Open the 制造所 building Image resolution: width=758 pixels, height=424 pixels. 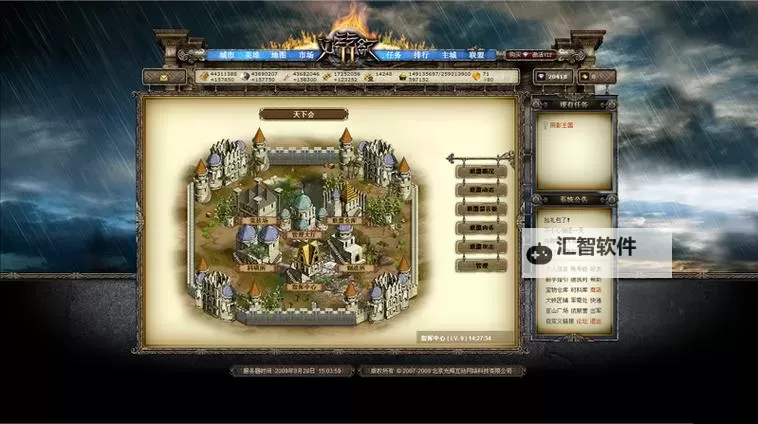356,267
